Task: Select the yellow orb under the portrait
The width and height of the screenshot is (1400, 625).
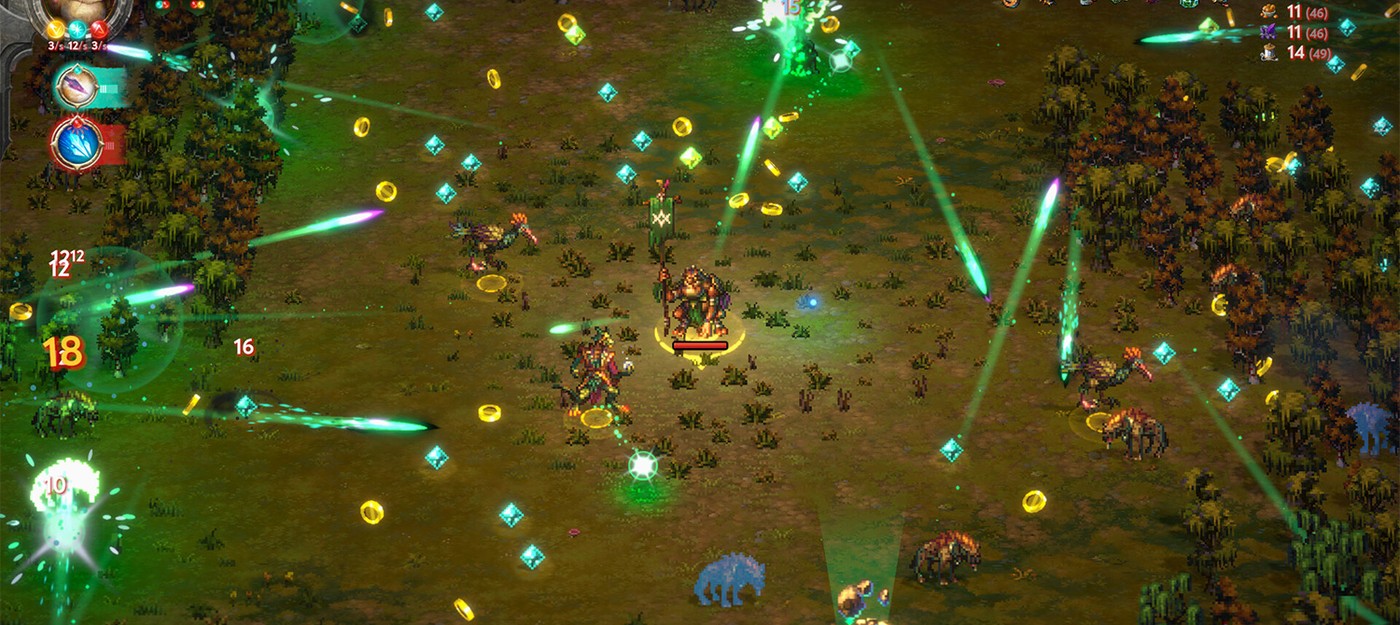Action: point(56,30)
